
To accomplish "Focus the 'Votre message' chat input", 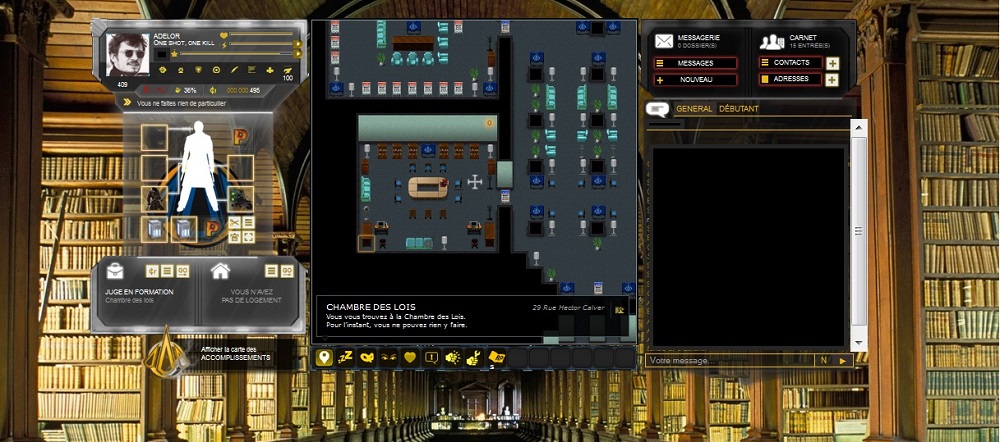I will [730, 360].
